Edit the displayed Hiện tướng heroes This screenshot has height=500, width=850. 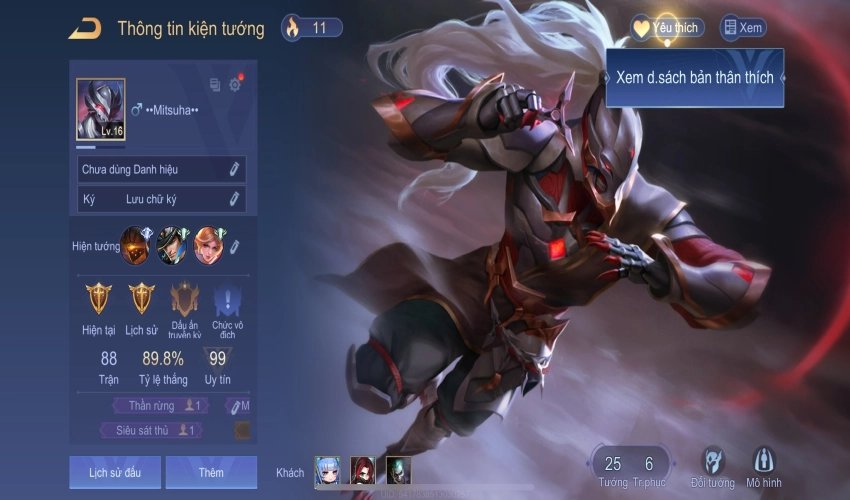[235, 246]
